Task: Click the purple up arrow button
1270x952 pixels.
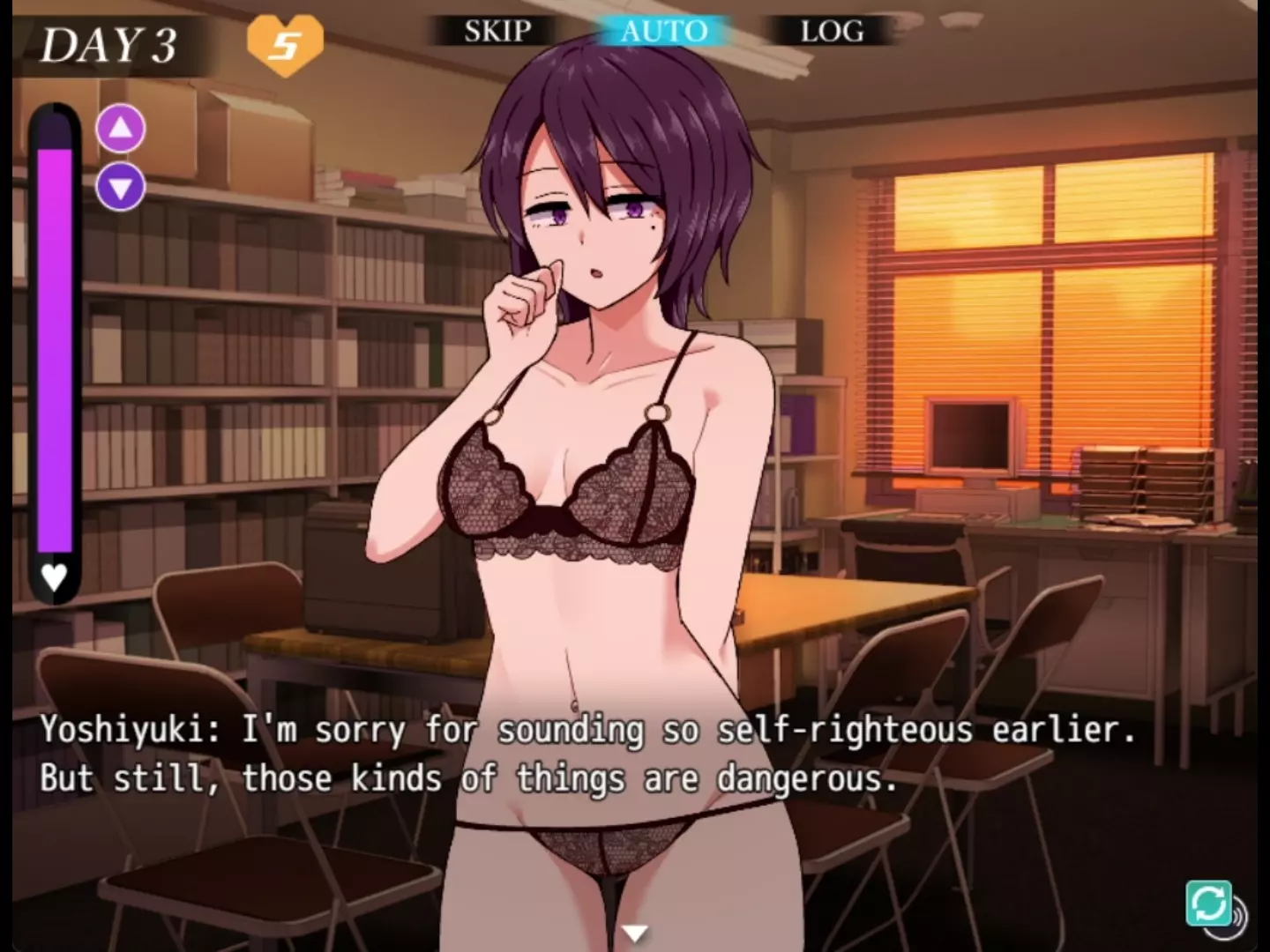Action: tap(121, 129)
